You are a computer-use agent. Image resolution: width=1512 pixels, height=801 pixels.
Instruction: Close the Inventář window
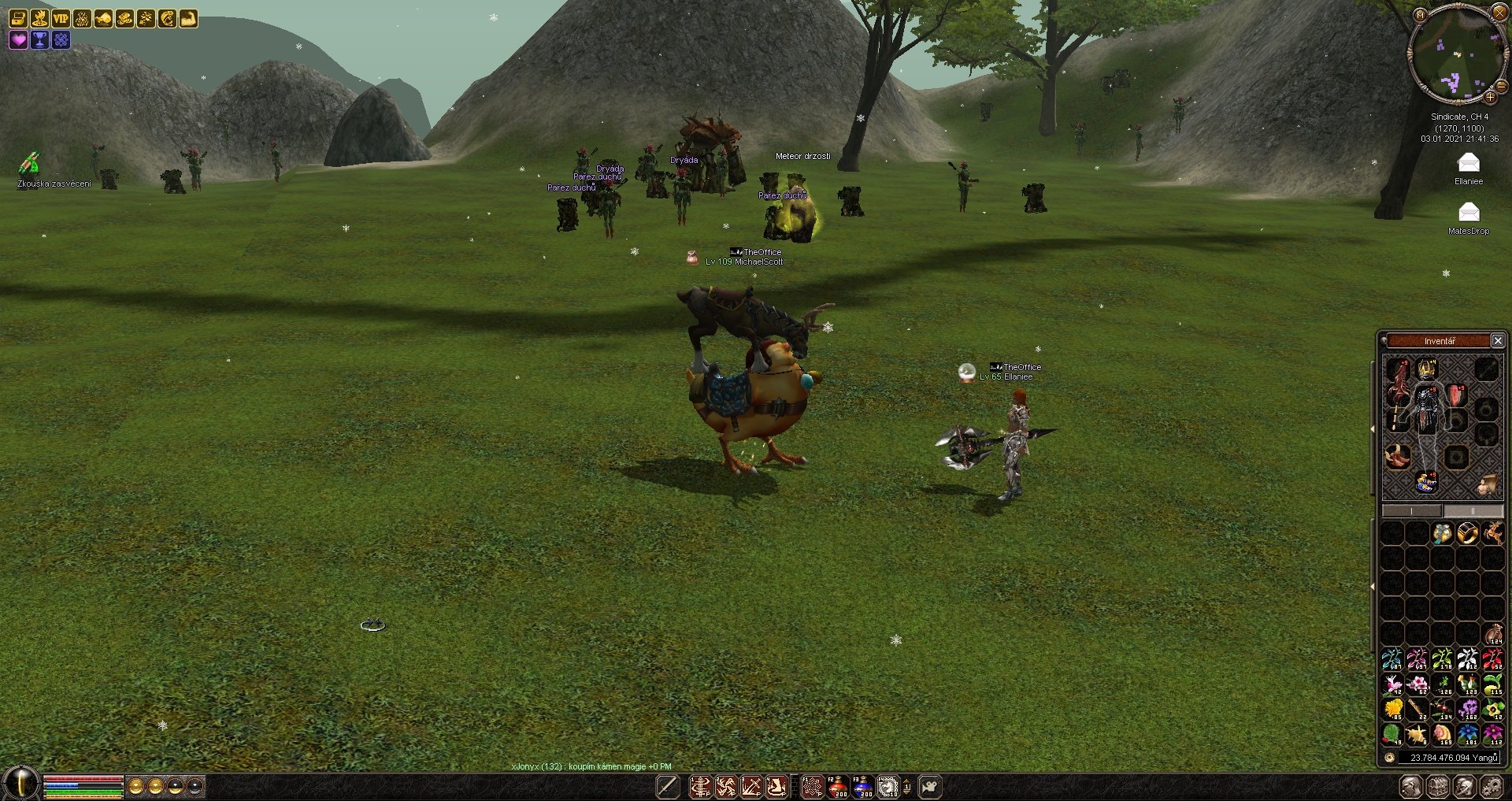click(1498, 341)
